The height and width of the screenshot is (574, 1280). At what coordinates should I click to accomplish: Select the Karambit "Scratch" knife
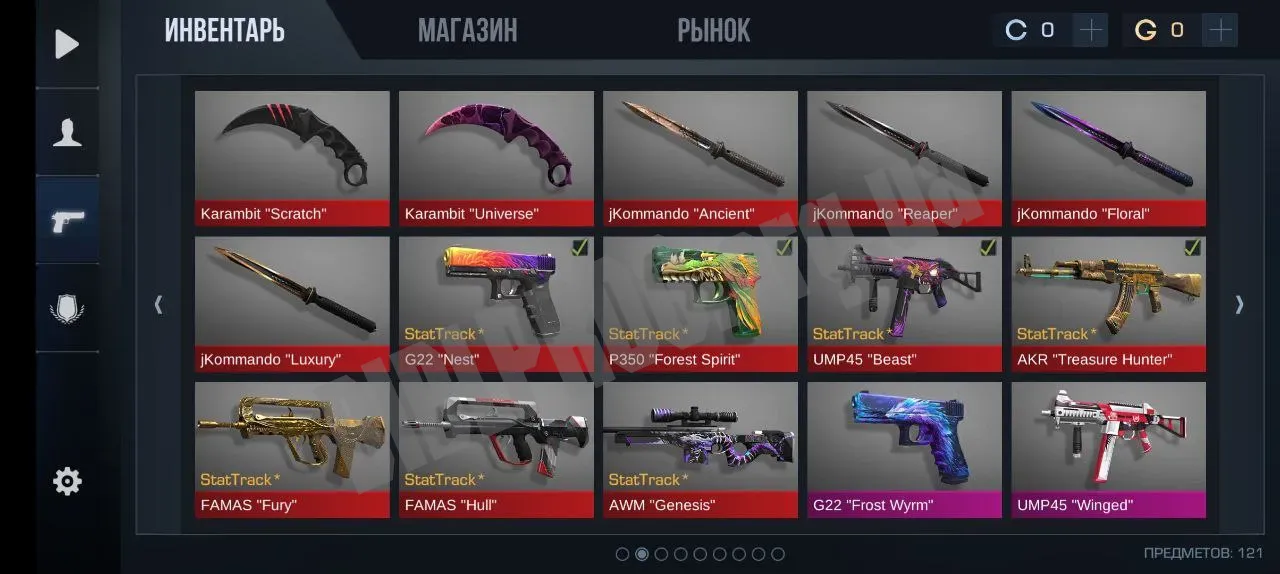tap(292, 158)
